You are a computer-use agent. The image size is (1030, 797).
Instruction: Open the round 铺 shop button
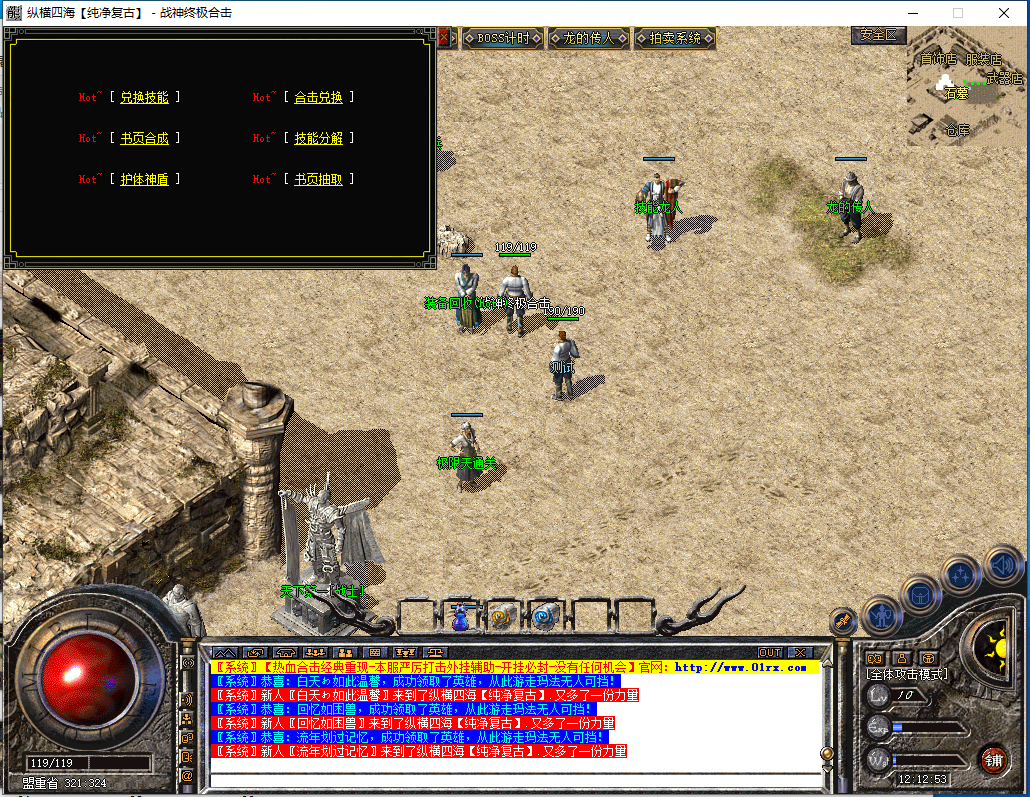click(992, 758)
